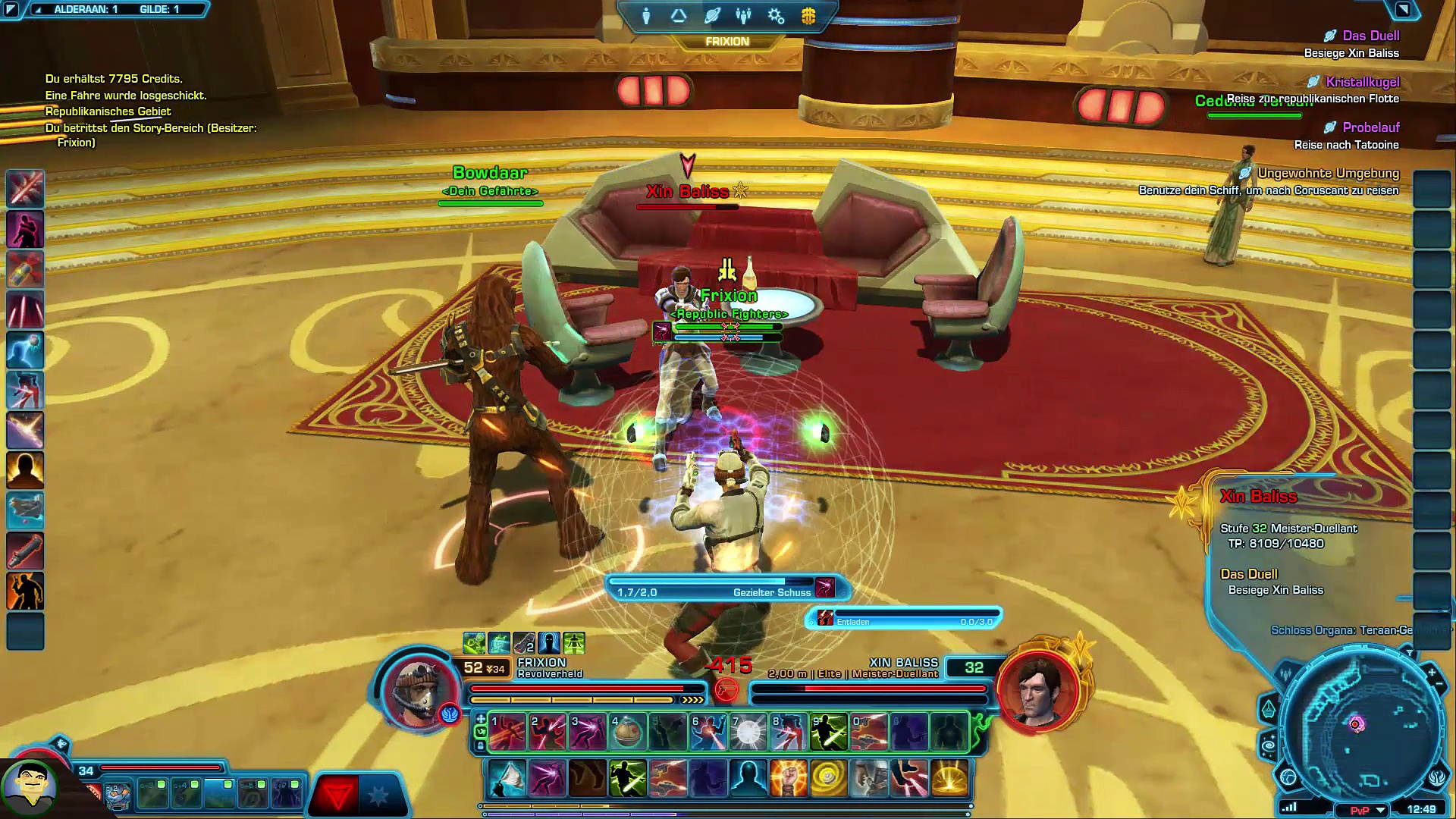This screenshot has width=1456, height=819.
Task: Lock the quickbar with the padlock toggle
Action: (480, 745)
